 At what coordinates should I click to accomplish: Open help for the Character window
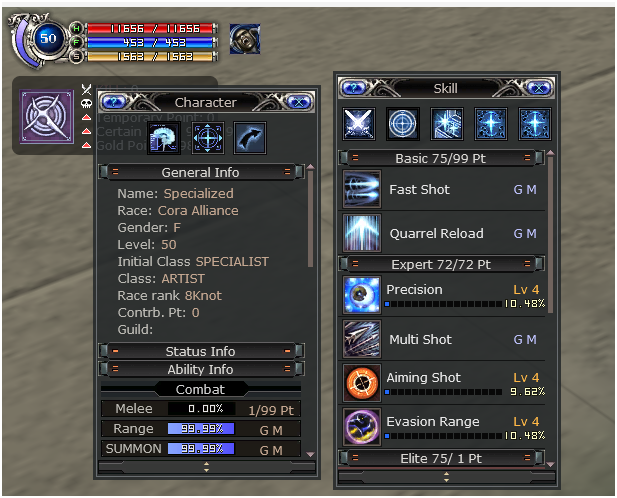(112, 101)
